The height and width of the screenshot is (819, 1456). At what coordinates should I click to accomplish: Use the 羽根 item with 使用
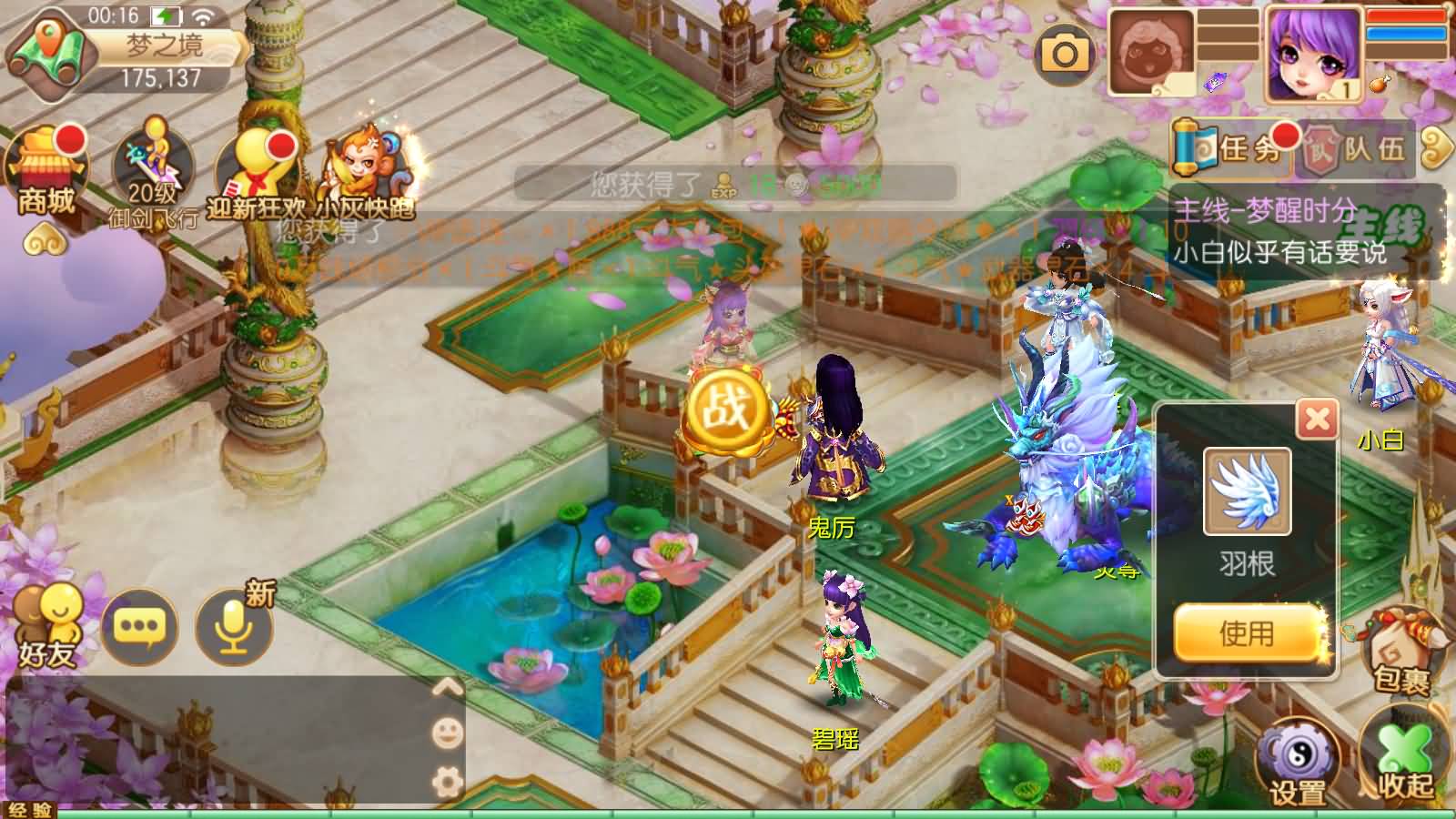[x=1247, y=632]
